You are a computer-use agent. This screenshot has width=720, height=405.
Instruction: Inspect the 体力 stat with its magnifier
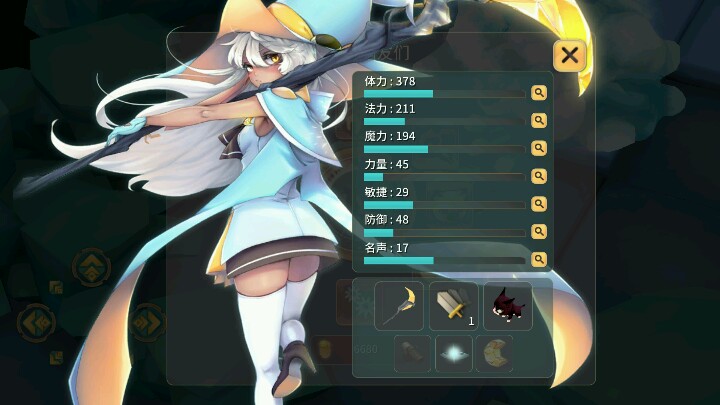tap(539, 93)
